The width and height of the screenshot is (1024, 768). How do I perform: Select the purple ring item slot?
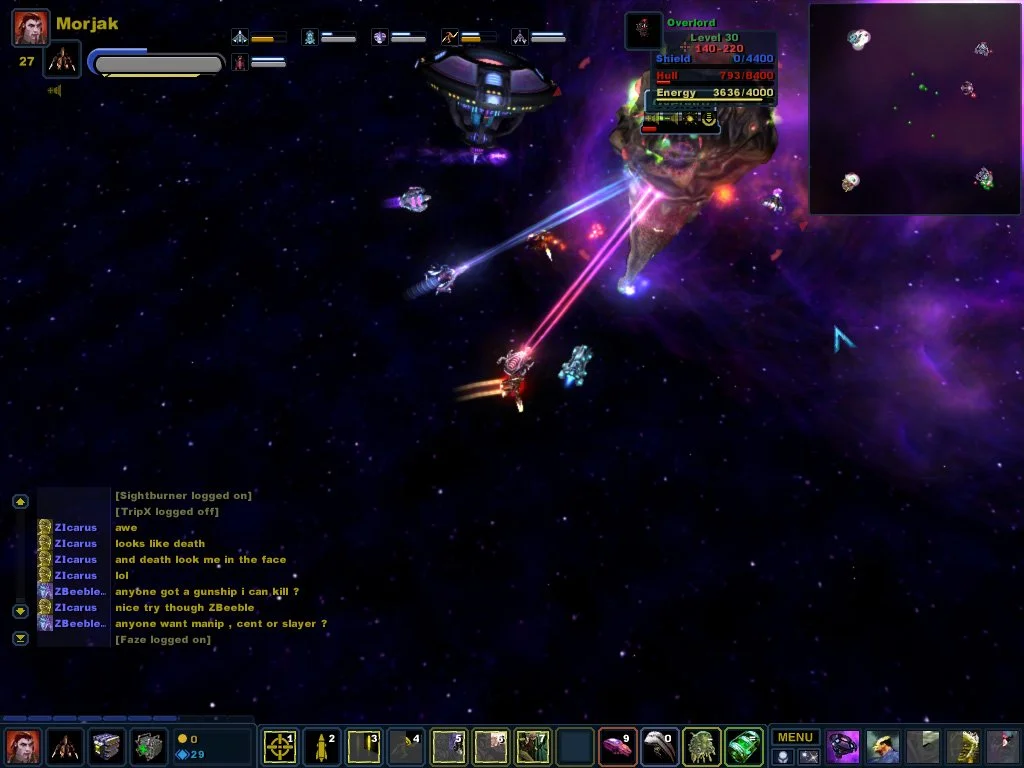843,747
